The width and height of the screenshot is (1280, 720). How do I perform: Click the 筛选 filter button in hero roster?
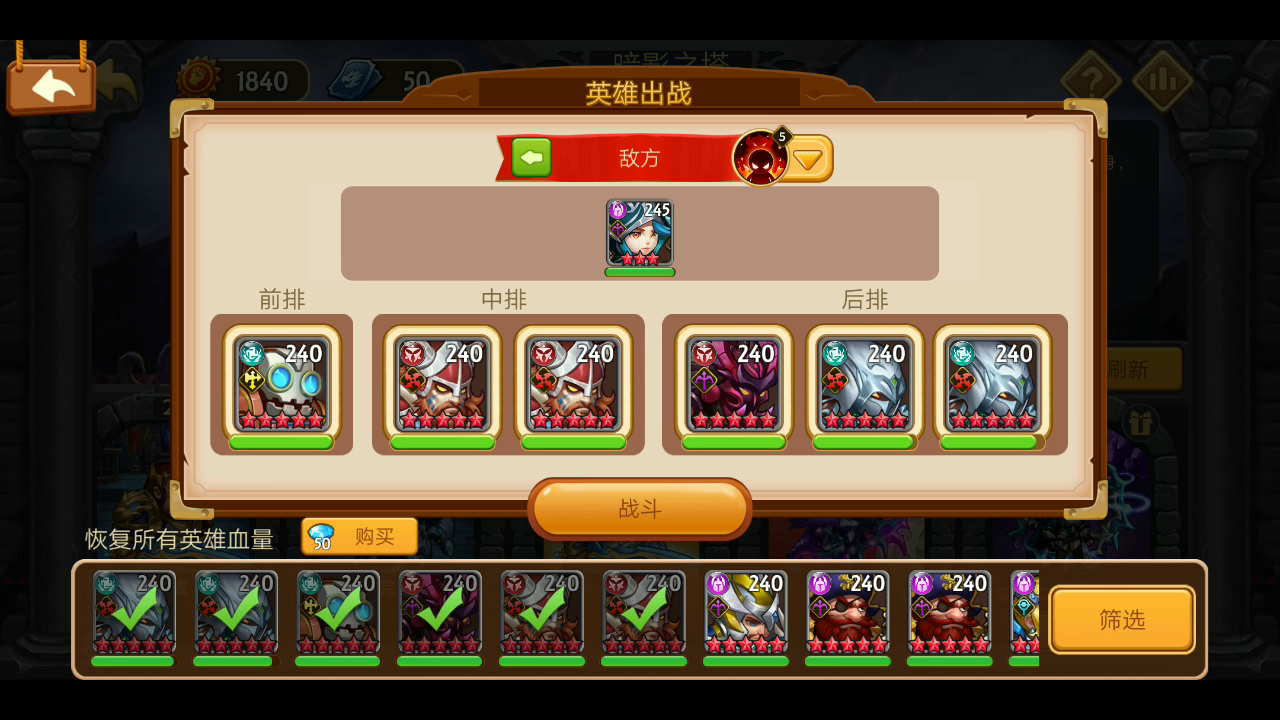click(1122, 618)
